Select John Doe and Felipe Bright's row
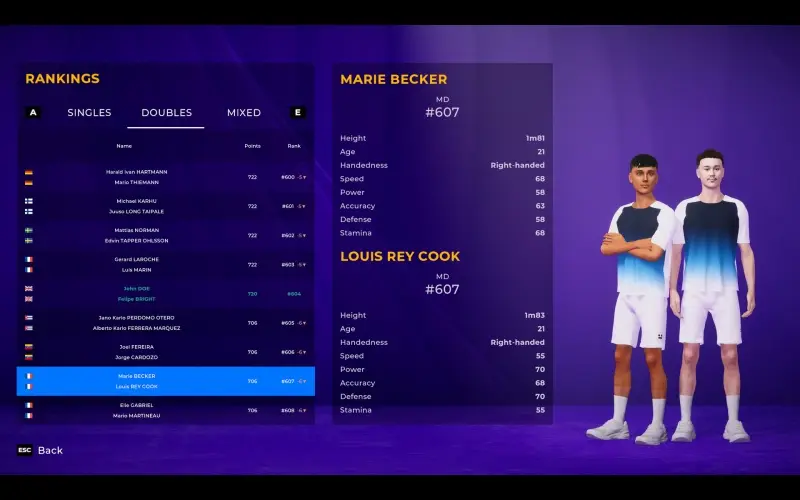 (165, 294)
